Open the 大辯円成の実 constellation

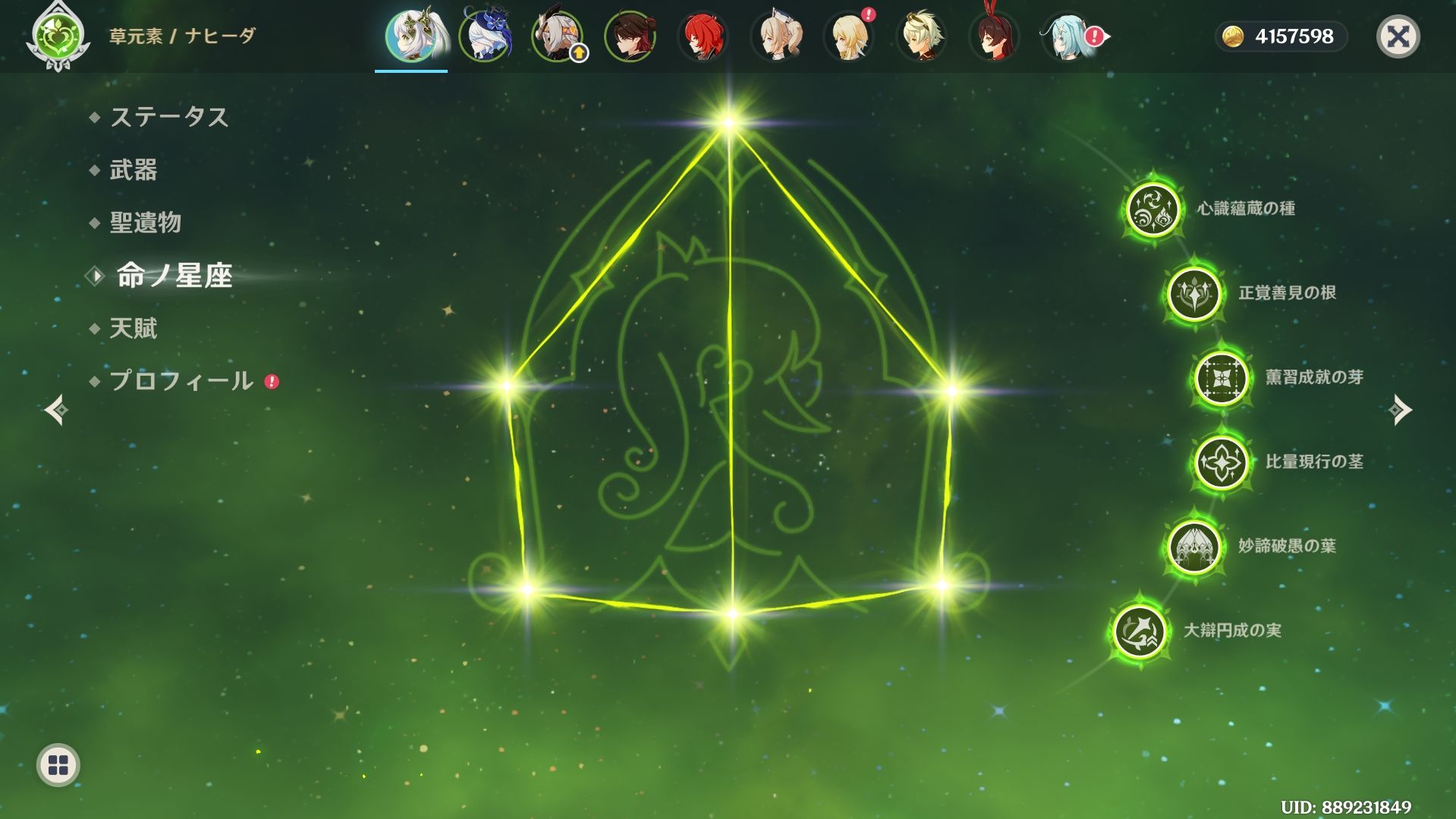1139,630
